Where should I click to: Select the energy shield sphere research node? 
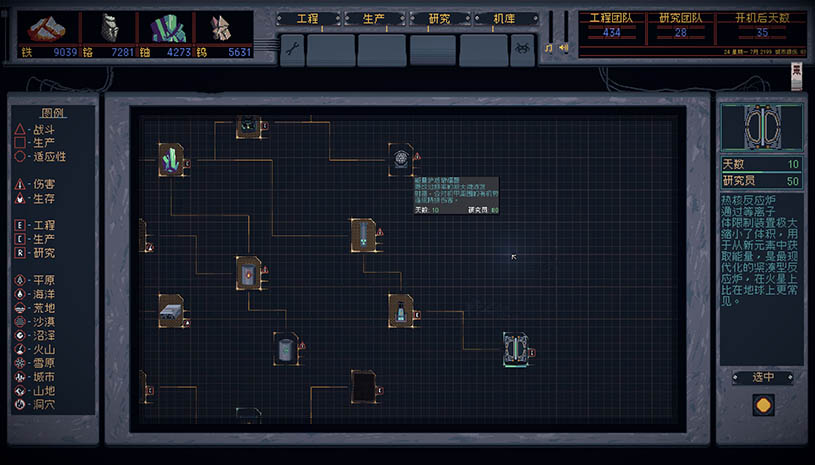click(x=401, y=157)
